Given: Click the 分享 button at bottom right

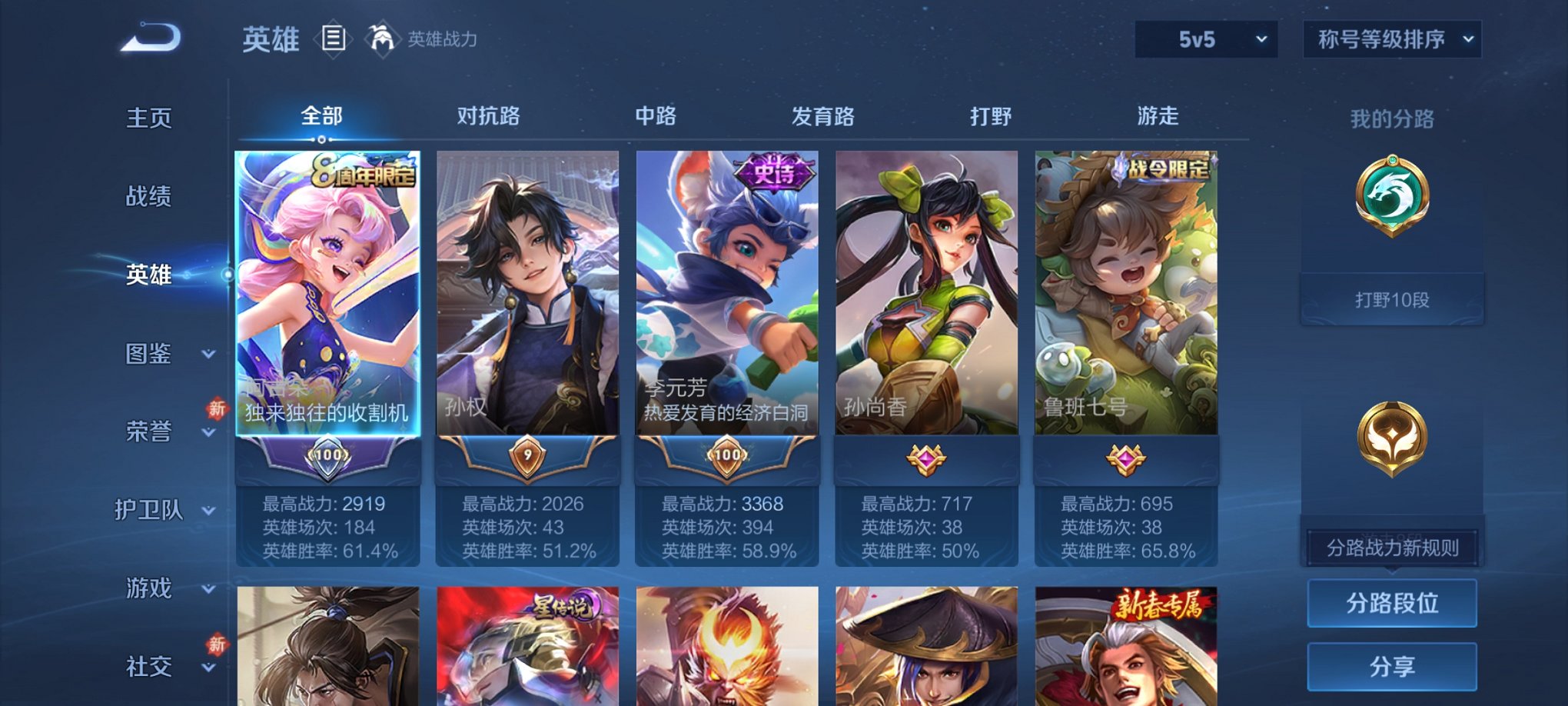Looking at the screenshot, I should click(1391, 666).
